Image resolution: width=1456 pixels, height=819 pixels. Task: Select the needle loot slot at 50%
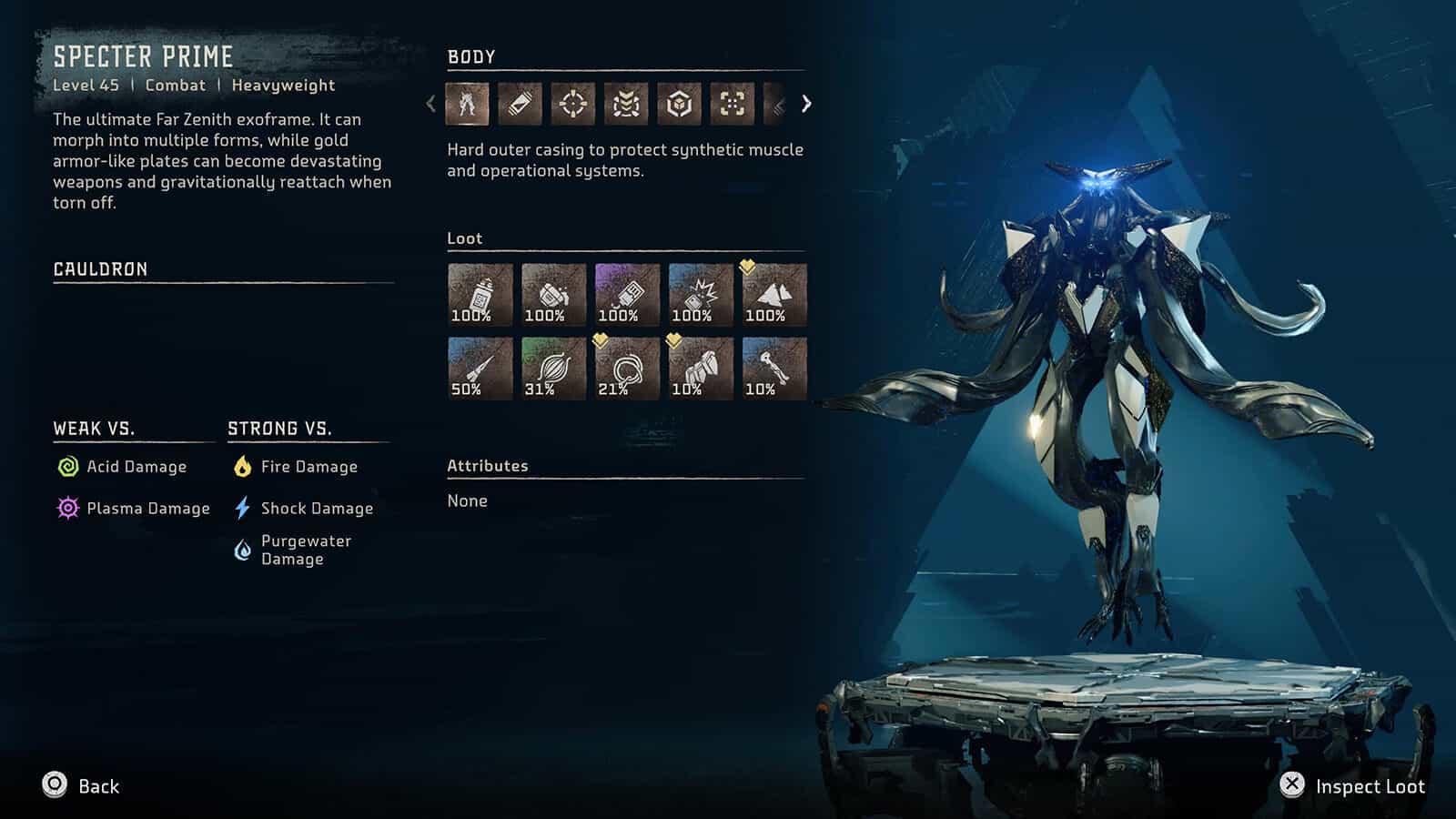[x=480, y=369]
